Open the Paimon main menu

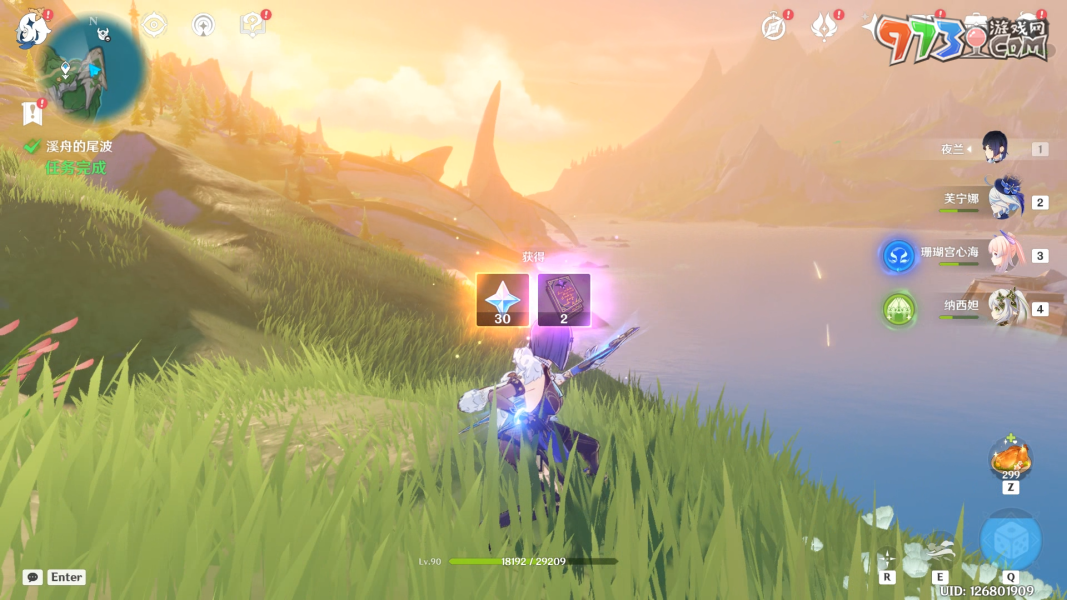click(32, 30)
